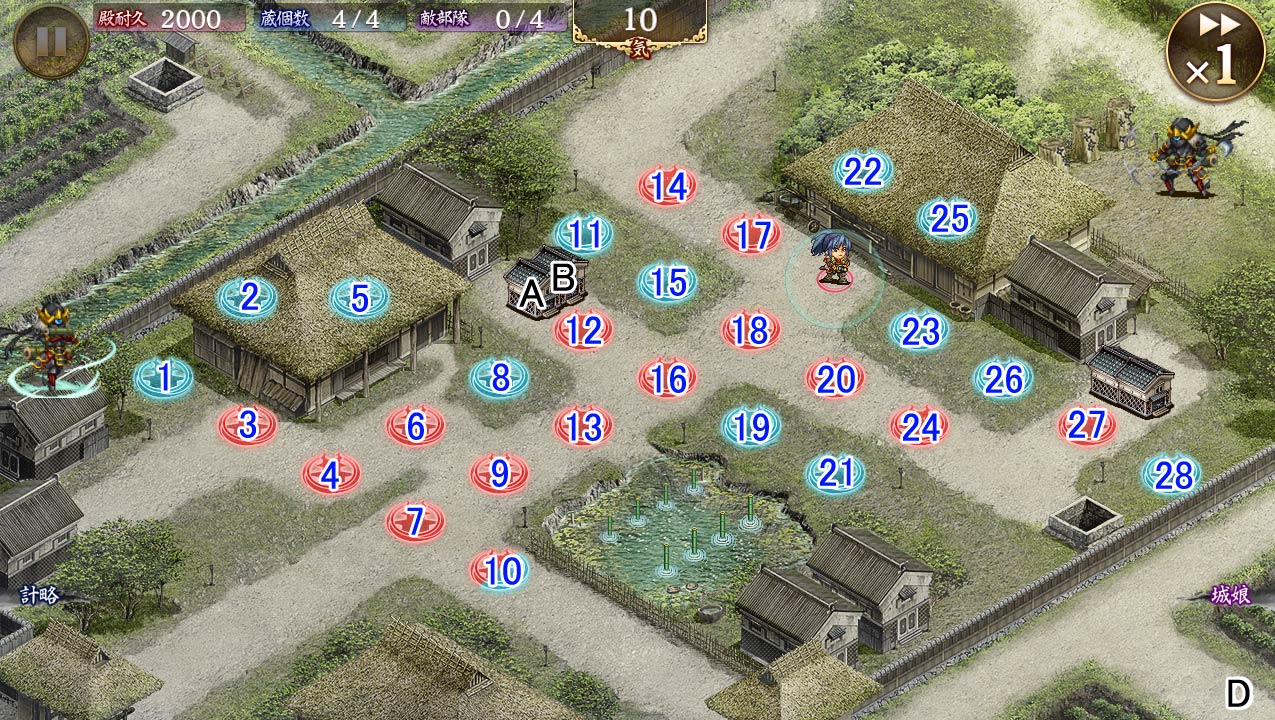Select blue placement tile number 5
This screenshot has width=1275, height=720.
click(360, 297)
